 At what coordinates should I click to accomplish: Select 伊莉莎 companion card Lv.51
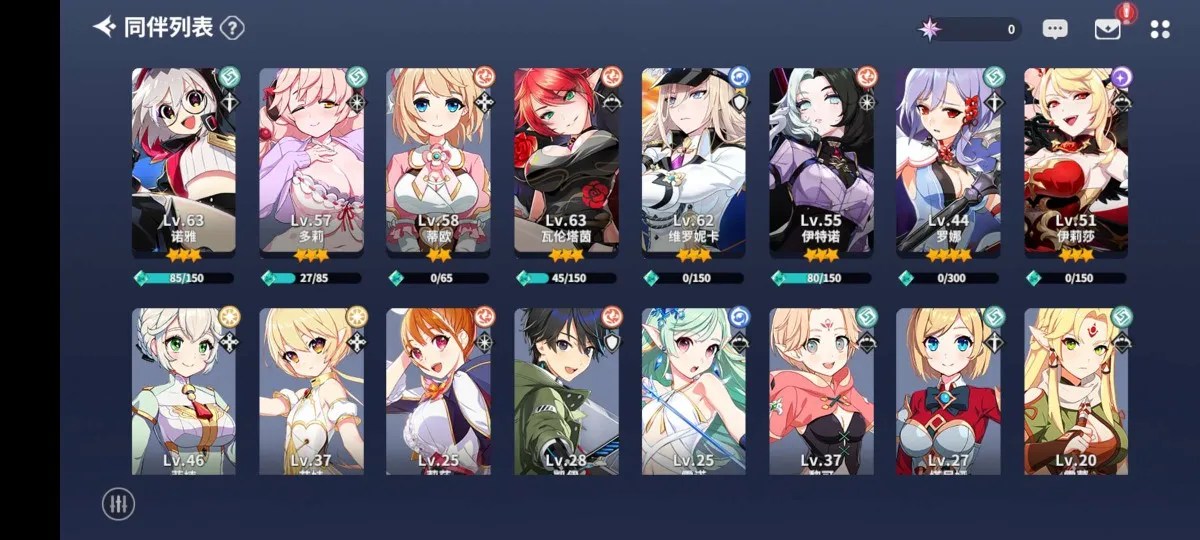(1076, 160)
